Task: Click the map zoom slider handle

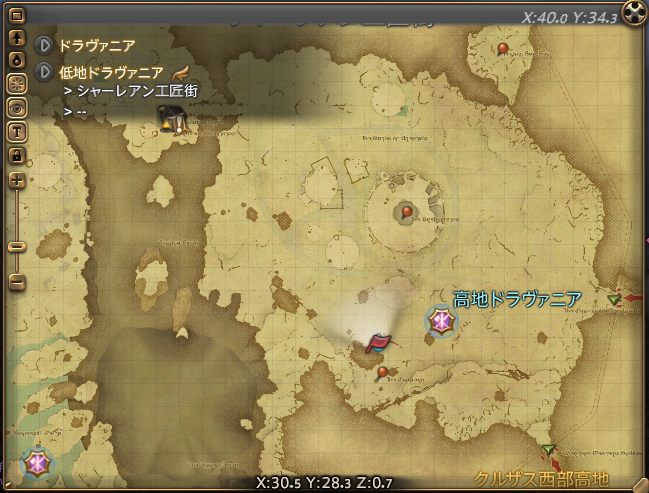Action: (x=17, y=245)
